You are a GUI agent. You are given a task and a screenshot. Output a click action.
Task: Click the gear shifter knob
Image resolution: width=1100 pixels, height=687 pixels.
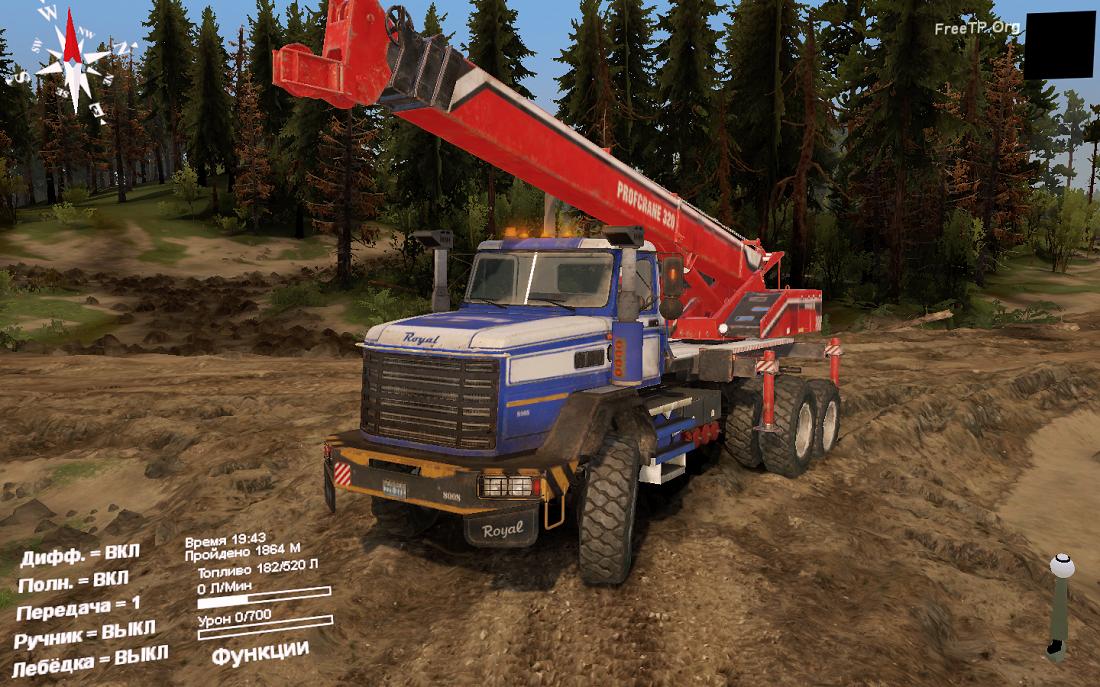[1061, 565]
